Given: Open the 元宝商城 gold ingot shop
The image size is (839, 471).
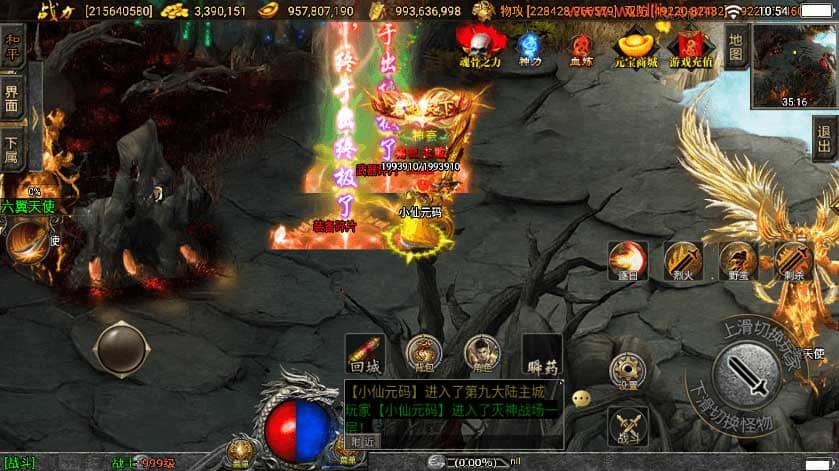Looking at the screenshot, I should [x=637, y=46].
